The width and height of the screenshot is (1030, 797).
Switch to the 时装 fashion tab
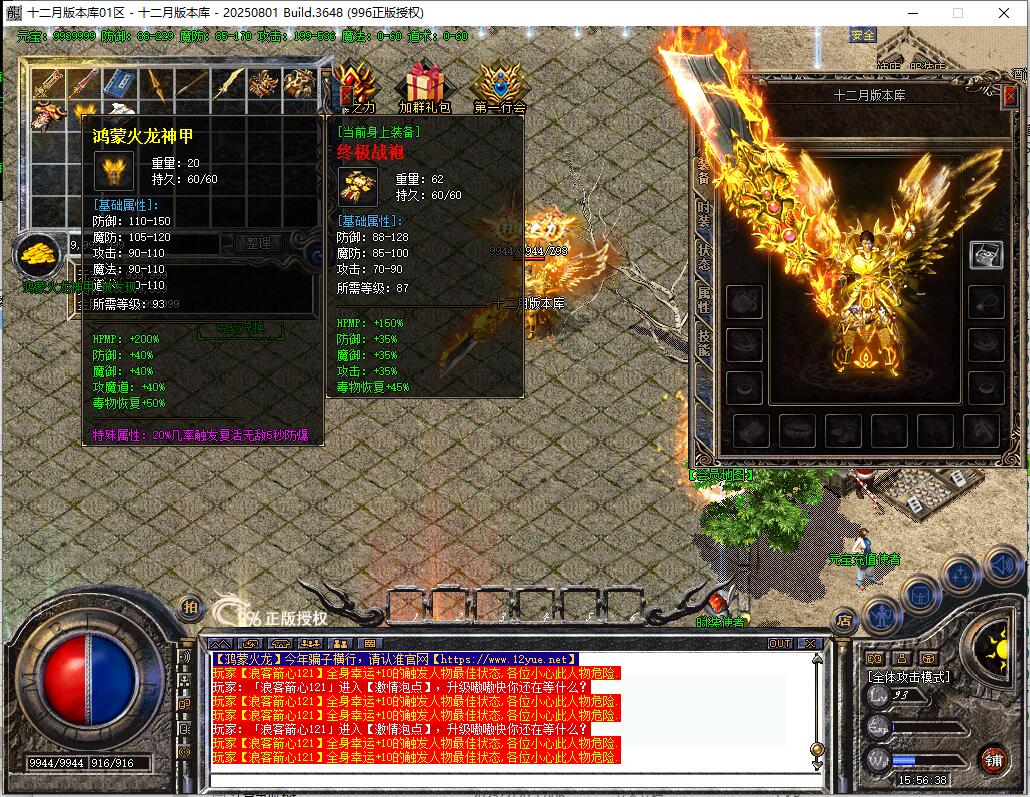pyautogui.click(x=704, y=214)
